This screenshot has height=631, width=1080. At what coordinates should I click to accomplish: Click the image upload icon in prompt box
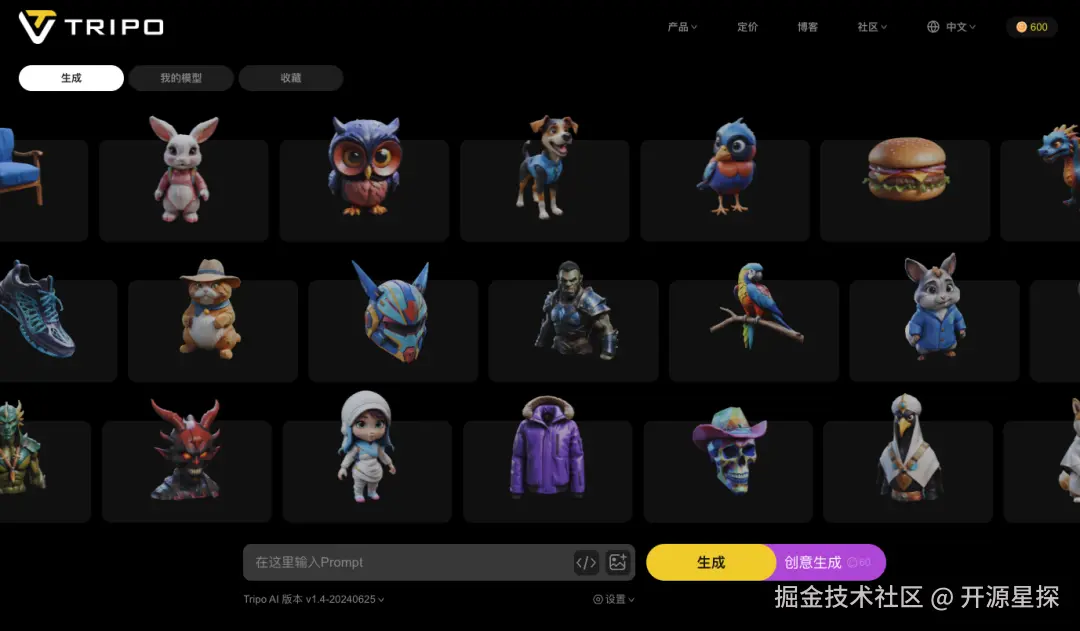[x=618, y=563]
